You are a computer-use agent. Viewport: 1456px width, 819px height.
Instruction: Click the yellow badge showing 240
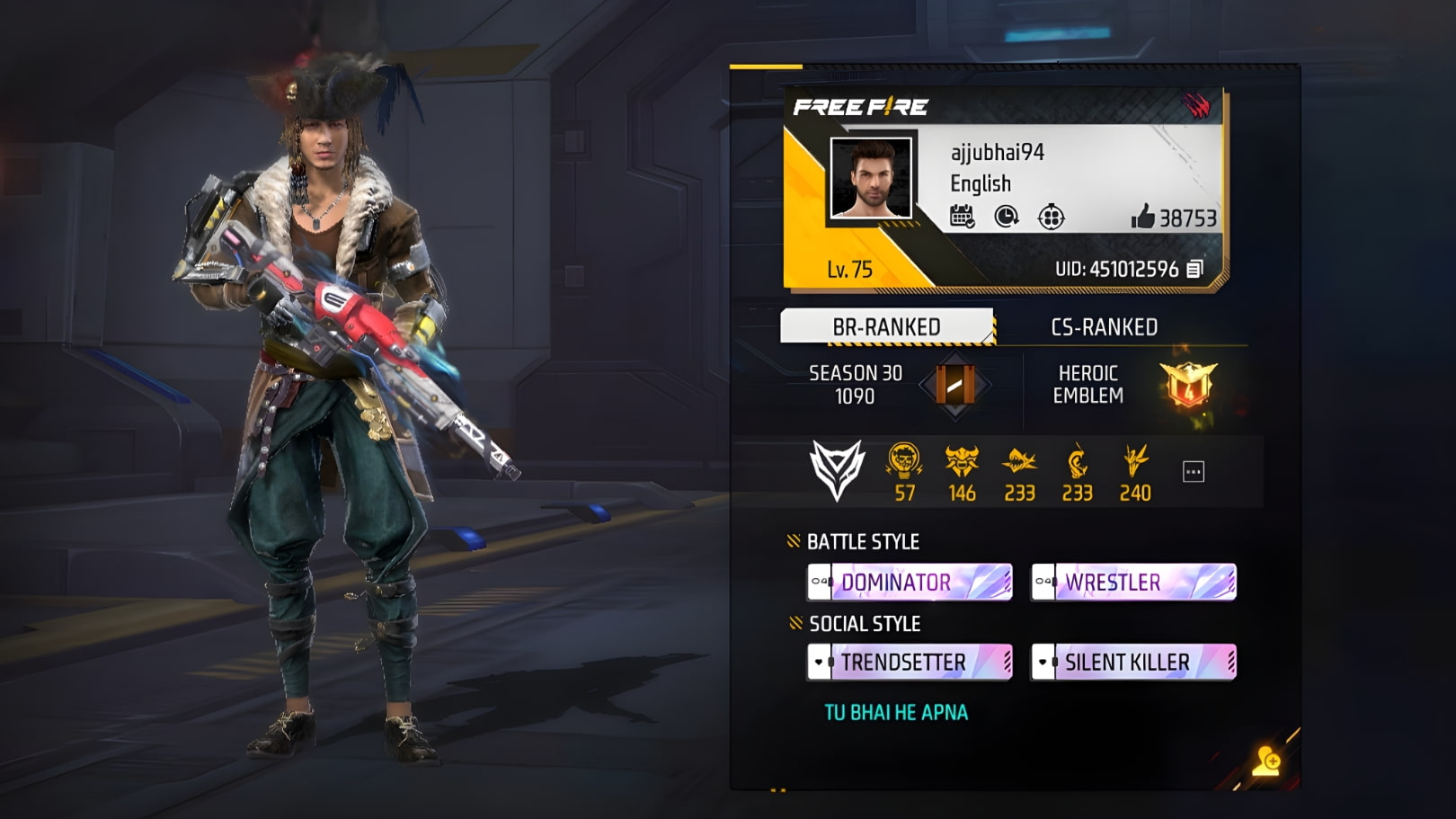pyautogui.click(x=1135, y=461)
